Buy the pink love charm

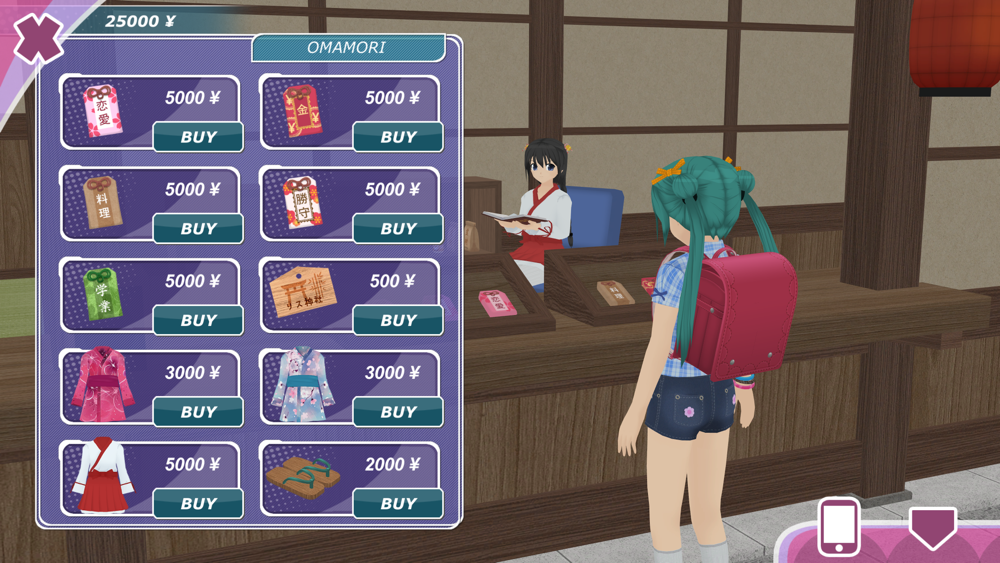(x=198, y=137)
